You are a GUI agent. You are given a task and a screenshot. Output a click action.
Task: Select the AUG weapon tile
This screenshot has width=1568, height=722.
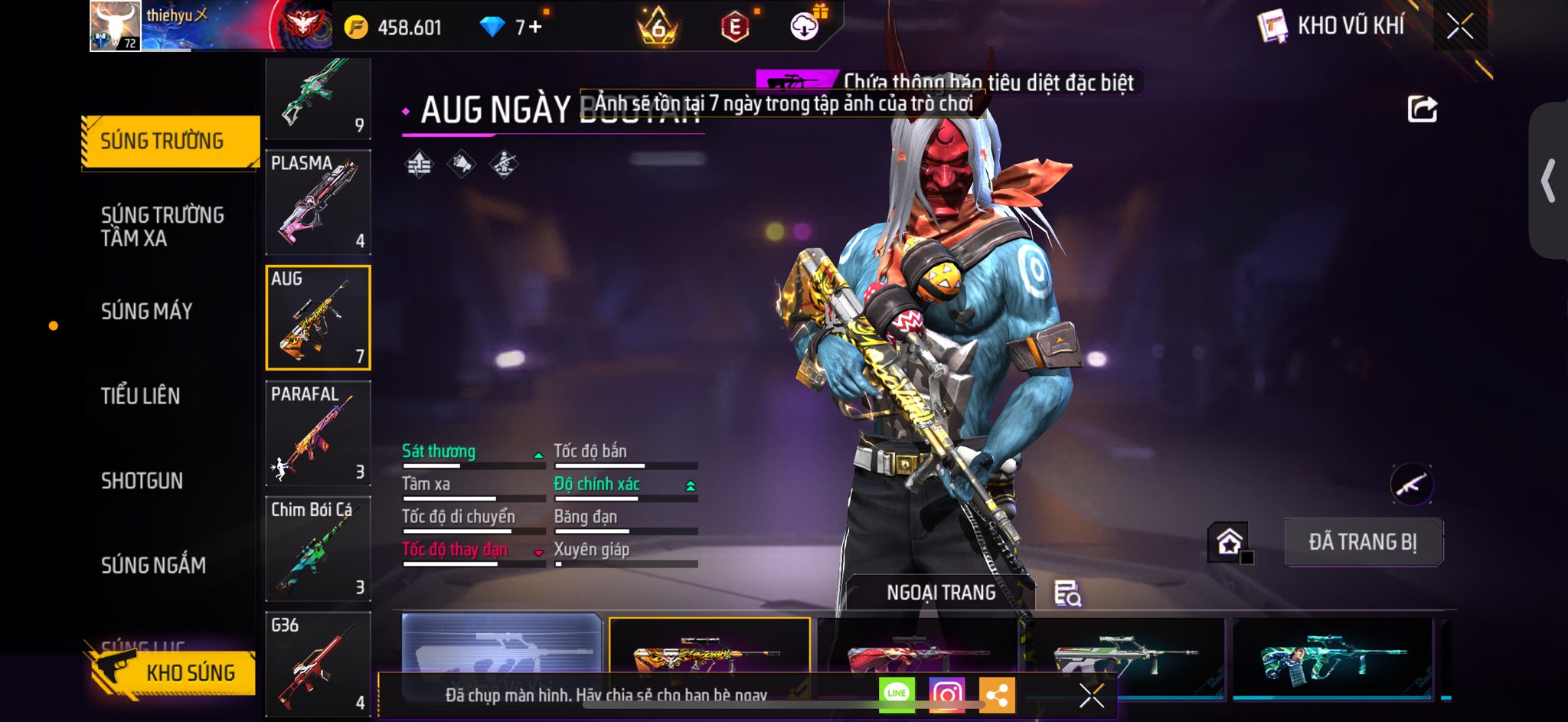point(318,318)
